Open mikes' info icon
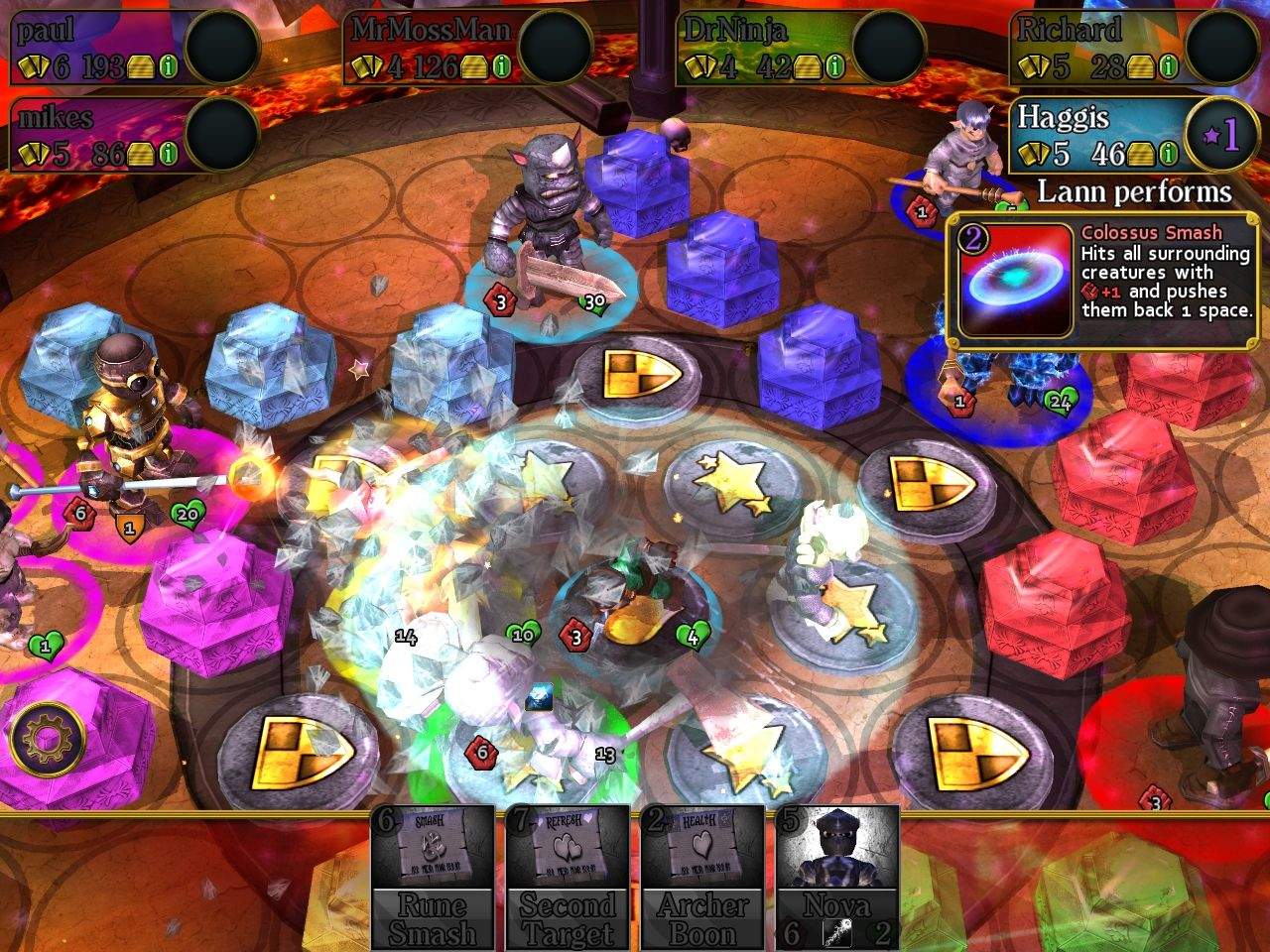Viewport: 1270px width, 952px height. (x=169, y=154)
